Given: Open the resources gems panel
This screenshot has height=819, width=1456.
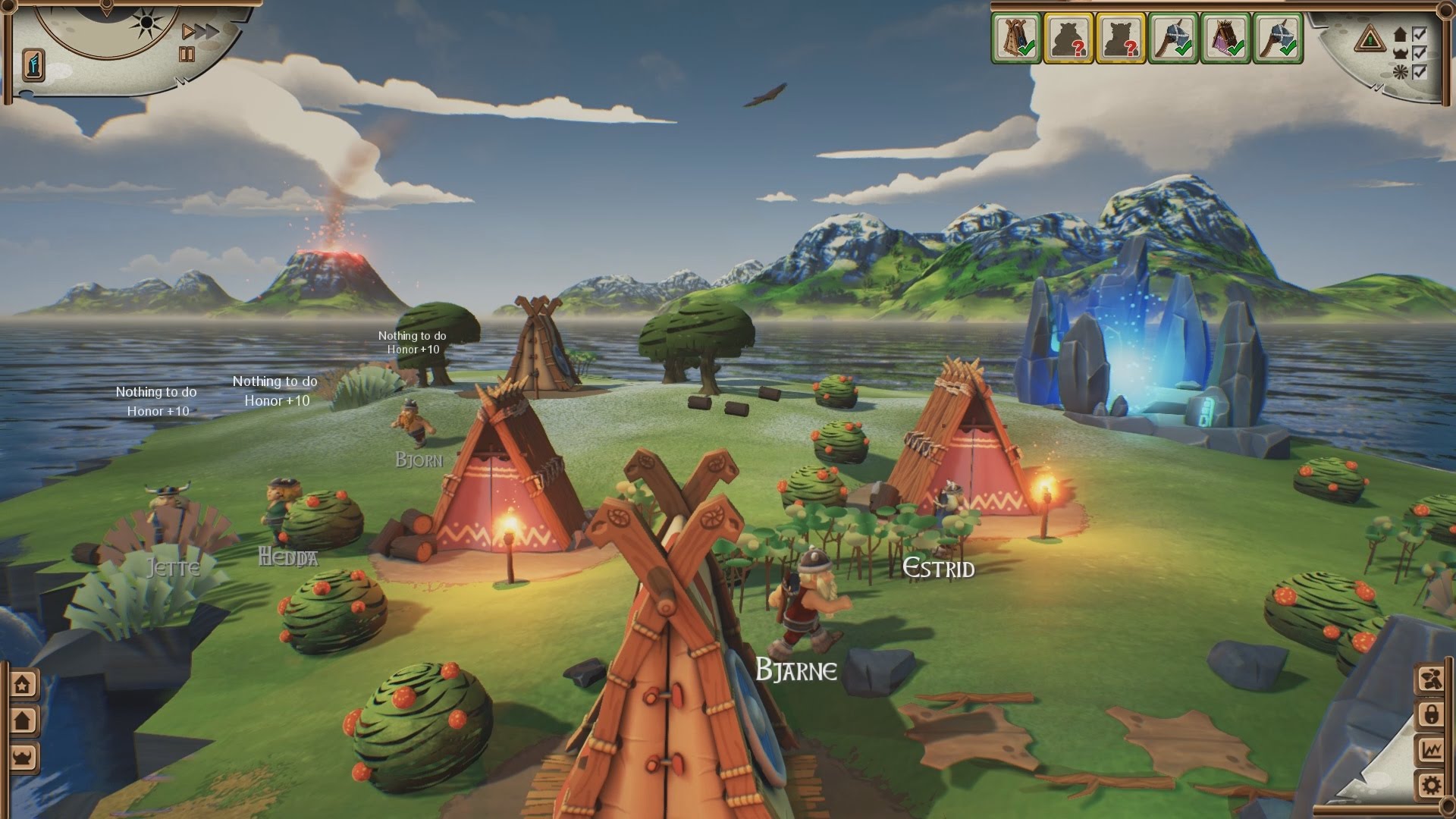Looking at the screenshot, I should click(x=1432, y=677).
